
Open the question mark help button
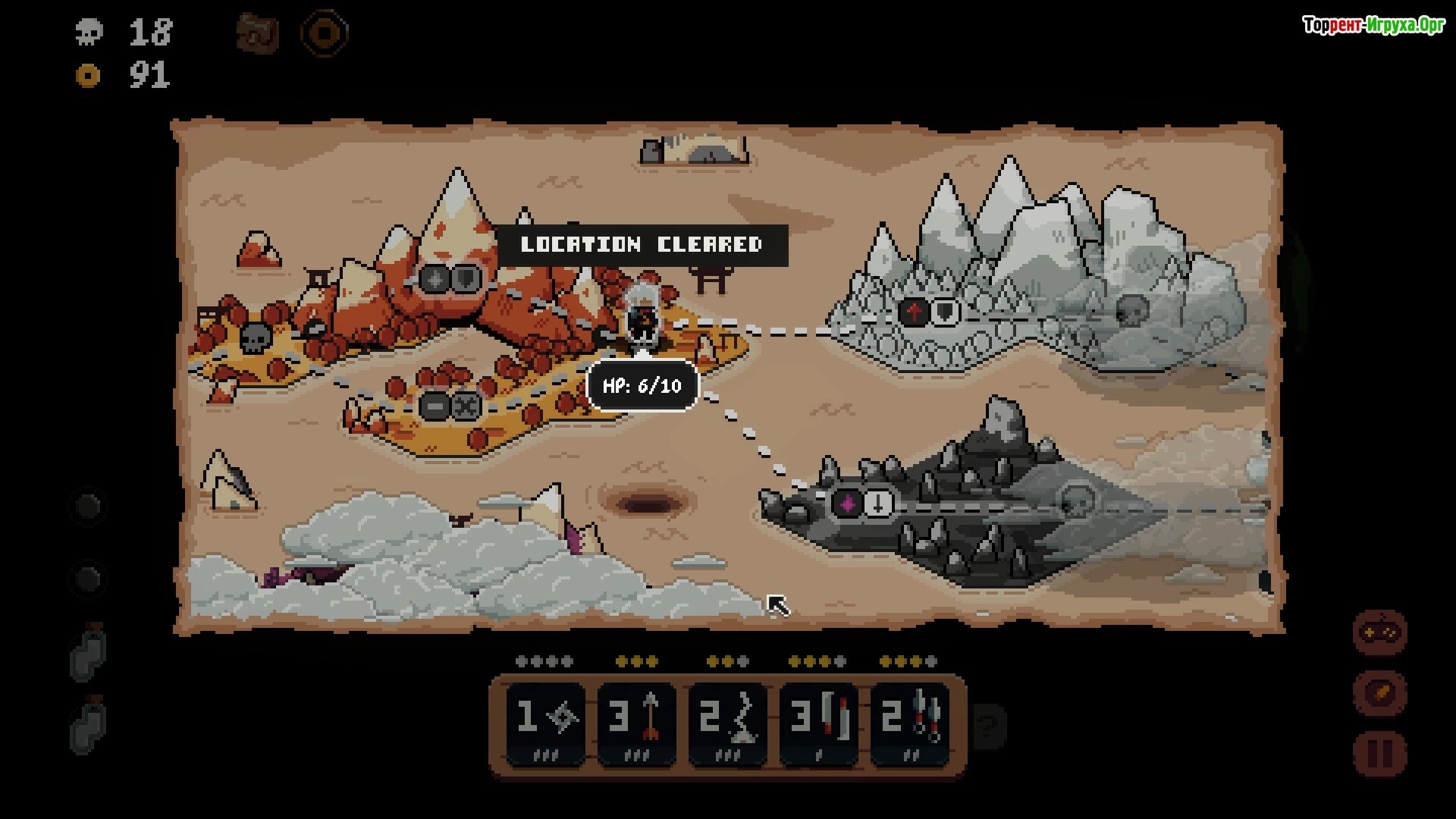(x=988, y=726)
